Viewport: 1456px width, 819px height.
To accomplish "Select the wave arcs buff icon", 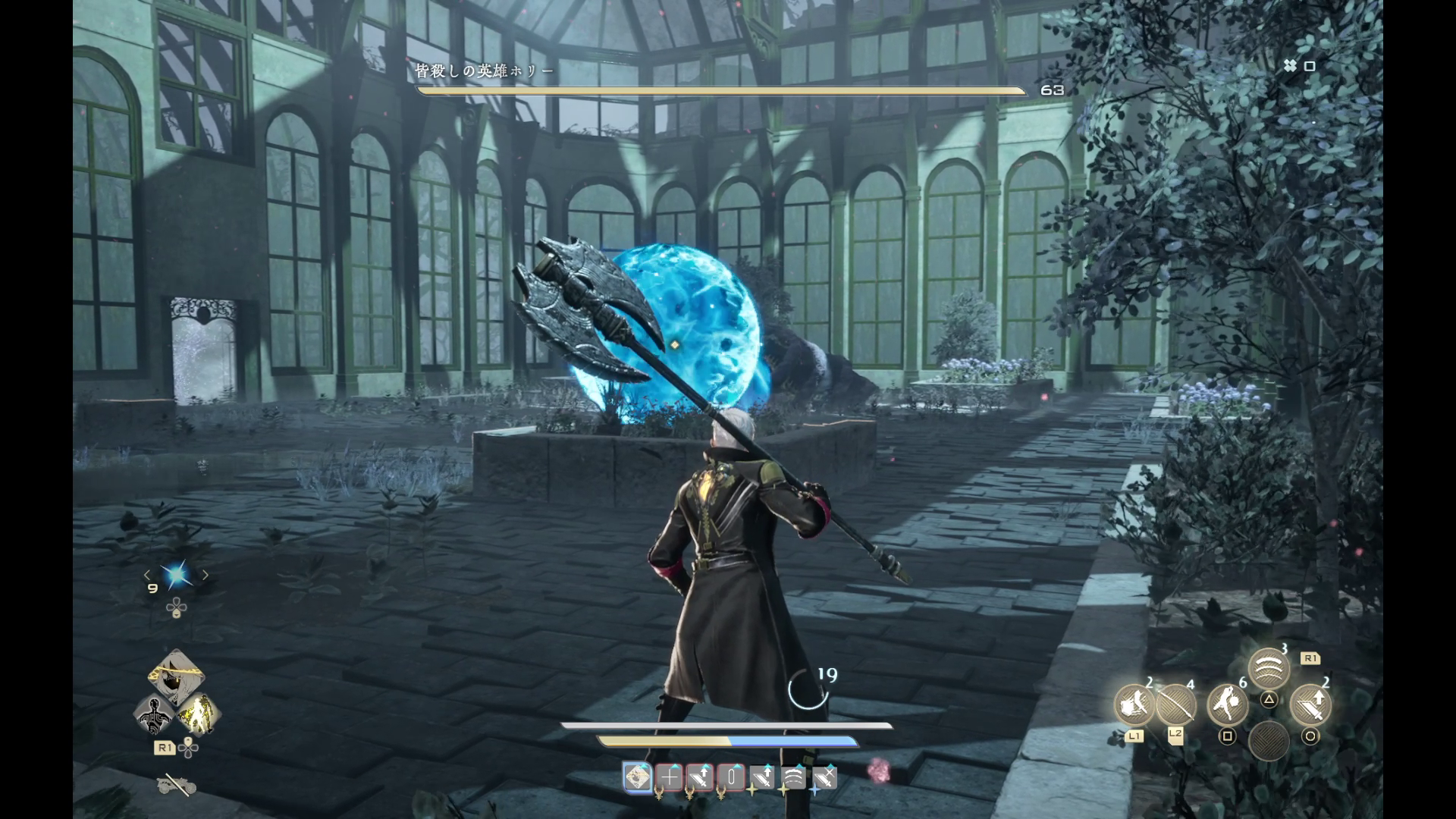I will pos(793,777).
